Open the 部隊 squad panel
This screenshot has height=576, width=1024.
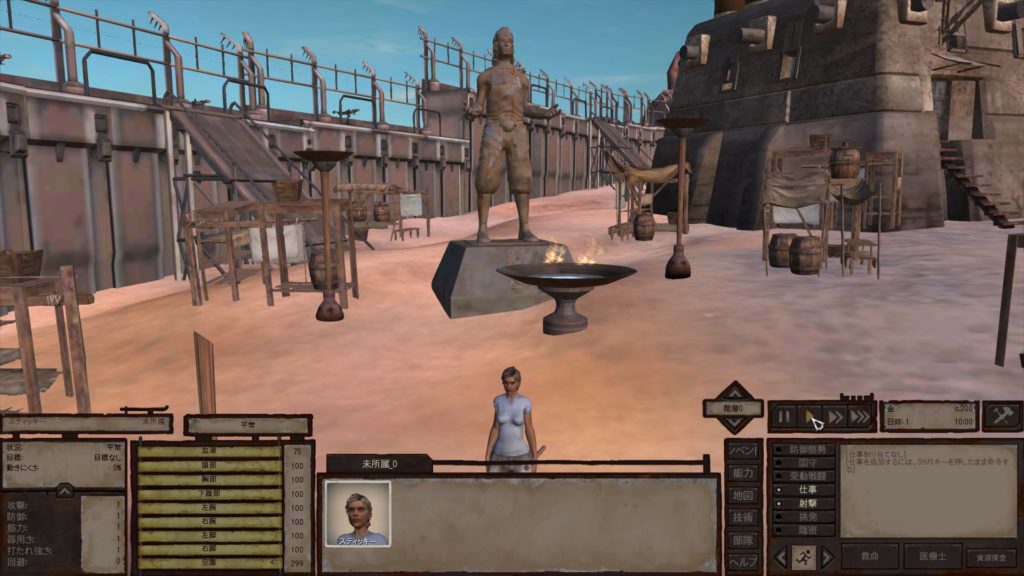[742, 539]
